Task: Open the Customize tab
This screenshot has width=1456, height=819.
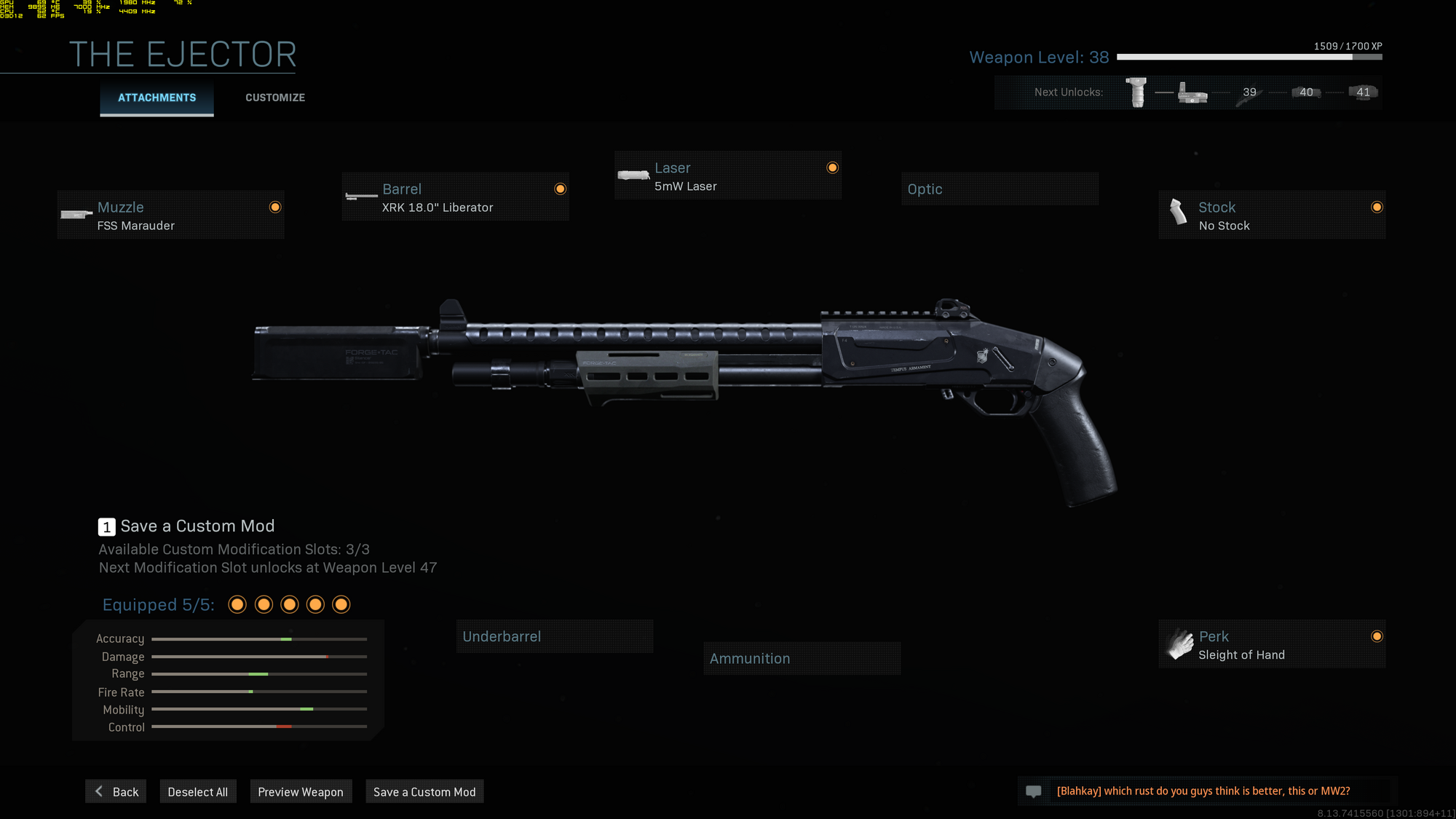Action: pos(274,98)
